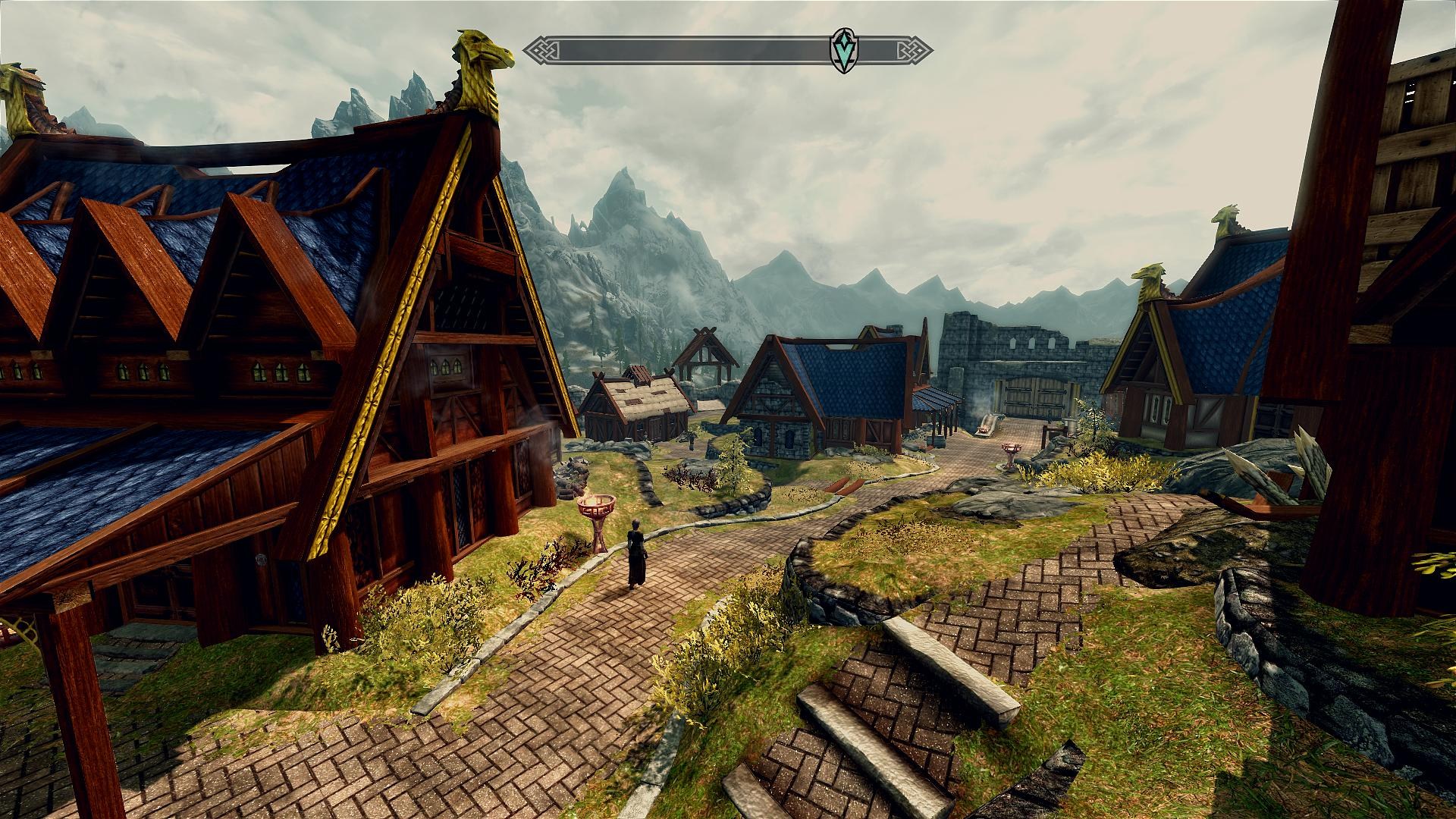Click the teal quest marker on the compass
Viewport: 1456px width, 819px height.
[841, 52]
